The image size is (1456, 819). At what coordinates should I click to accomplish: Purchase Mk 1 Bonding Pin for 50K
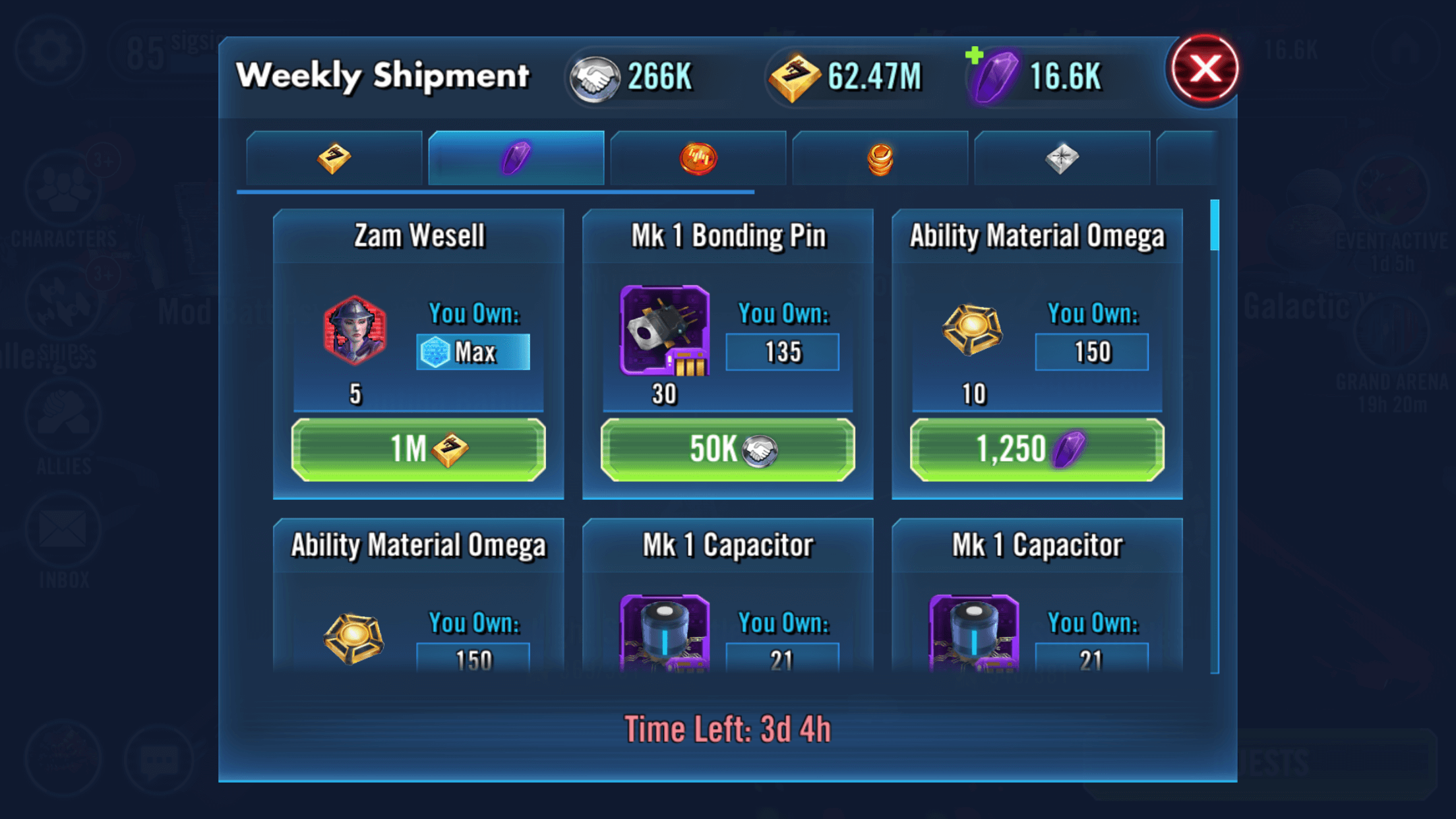(727, 449)
